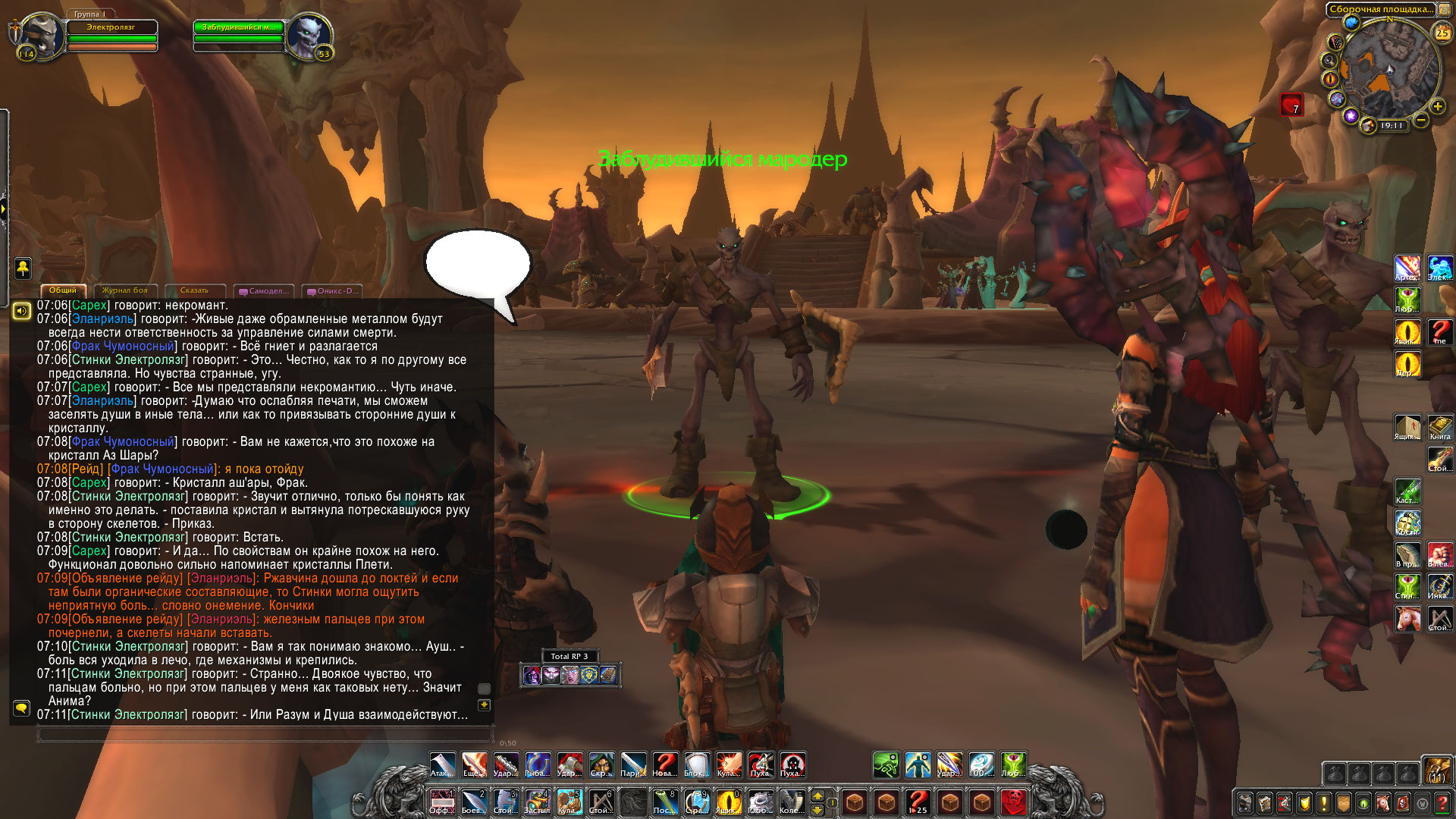Summon the horse mount icon

pos(1408,618)
